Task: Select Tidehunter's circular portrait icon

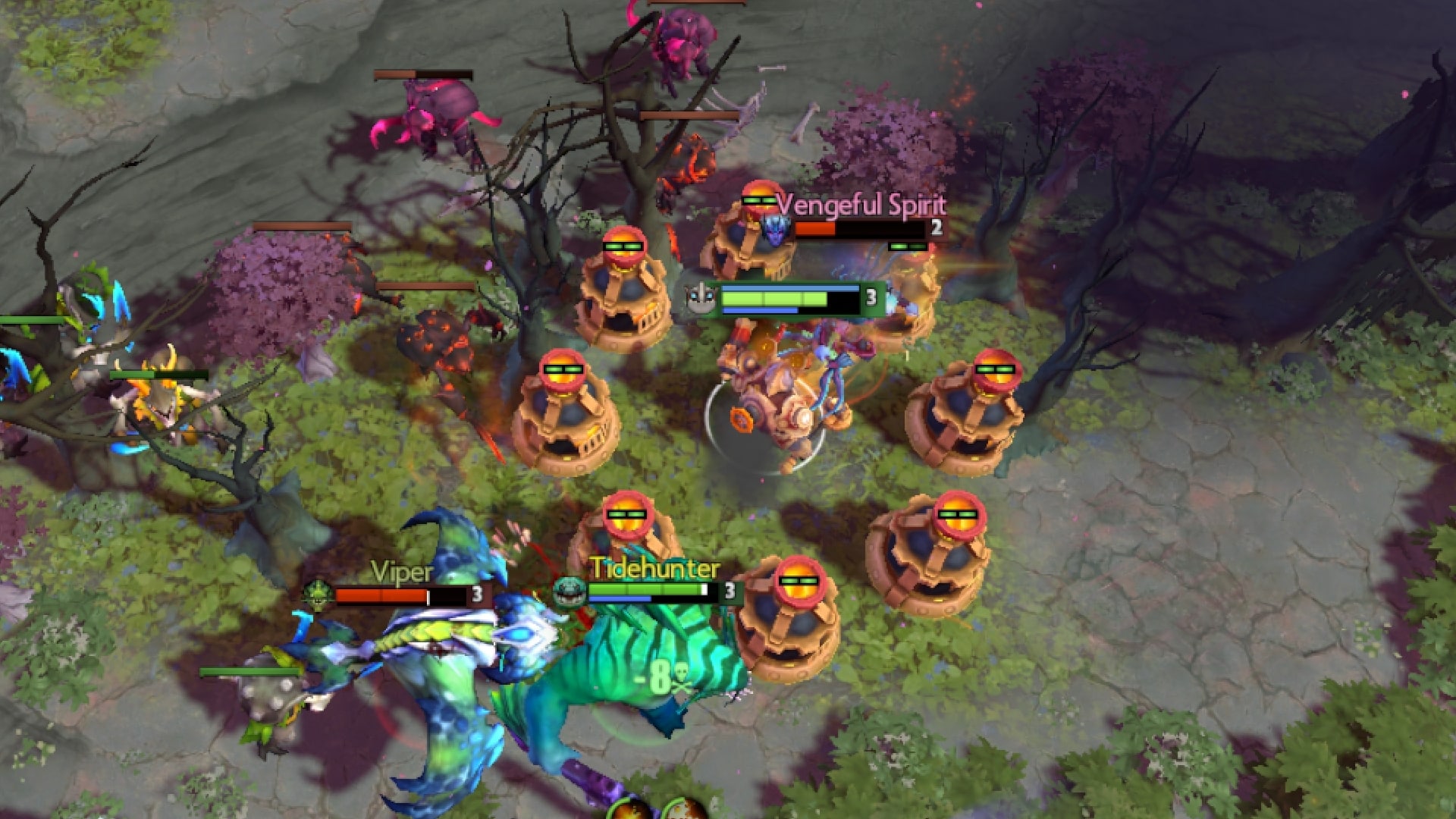Action: (569, 591)
